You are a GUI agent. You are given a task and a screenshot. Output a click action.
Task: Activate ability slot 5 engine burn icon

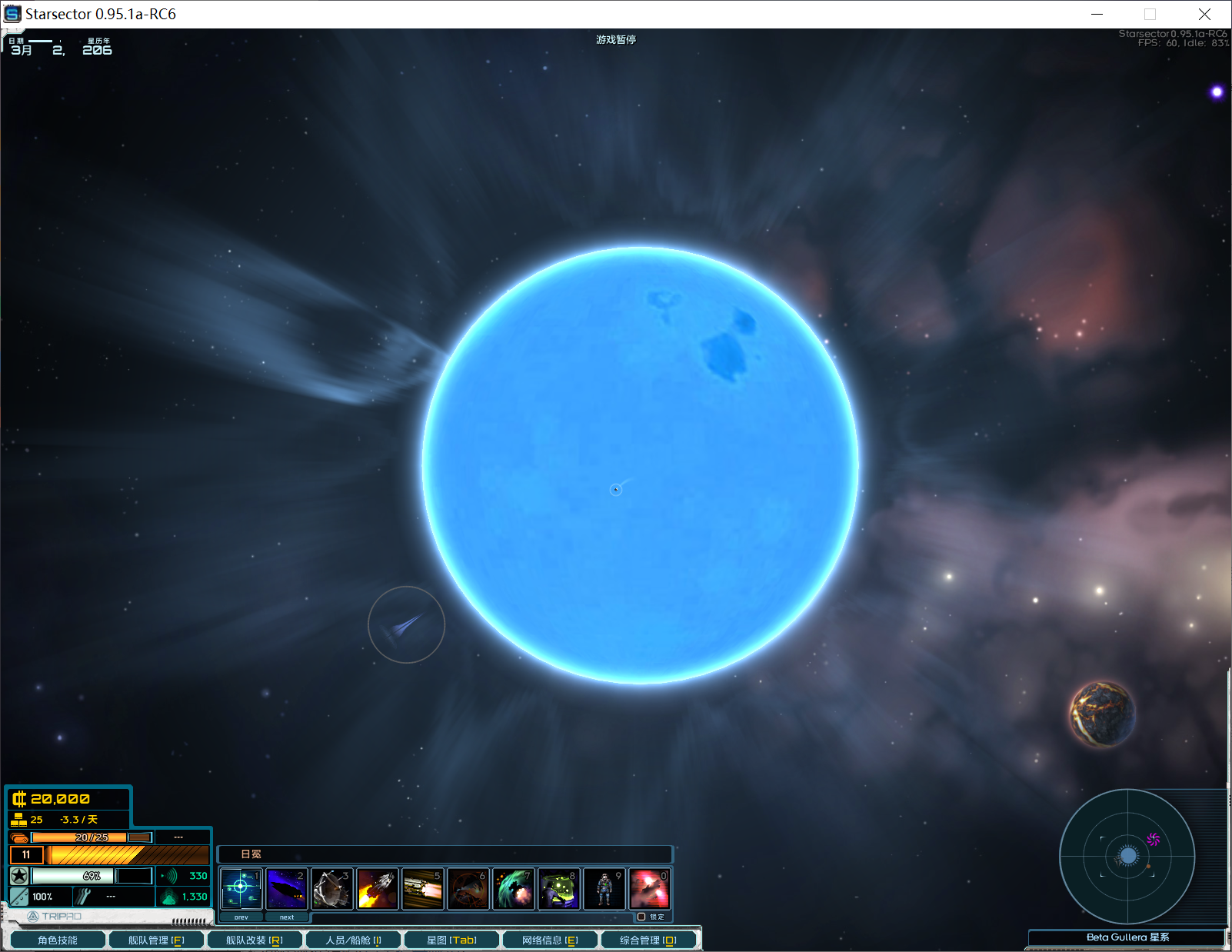point(423,889)
